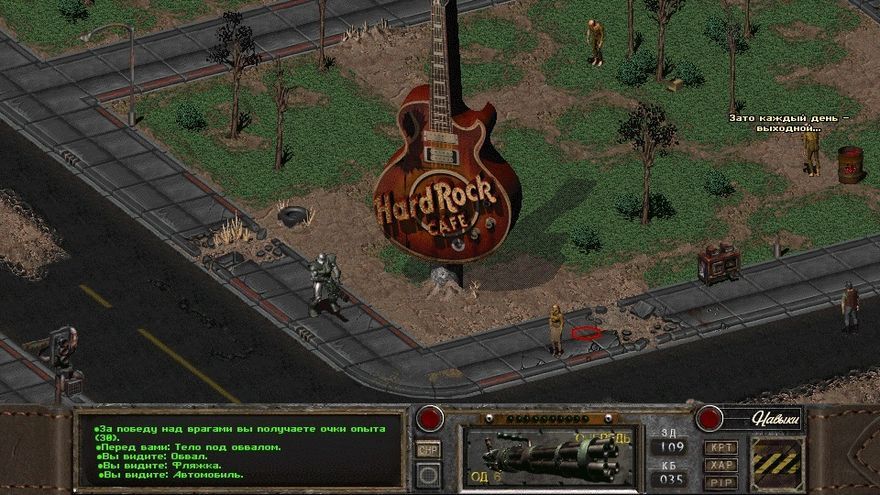The height and width of the screenshot is (495, 880).
Task: Click the minigun active weapon slot
Action: [546, 455]
